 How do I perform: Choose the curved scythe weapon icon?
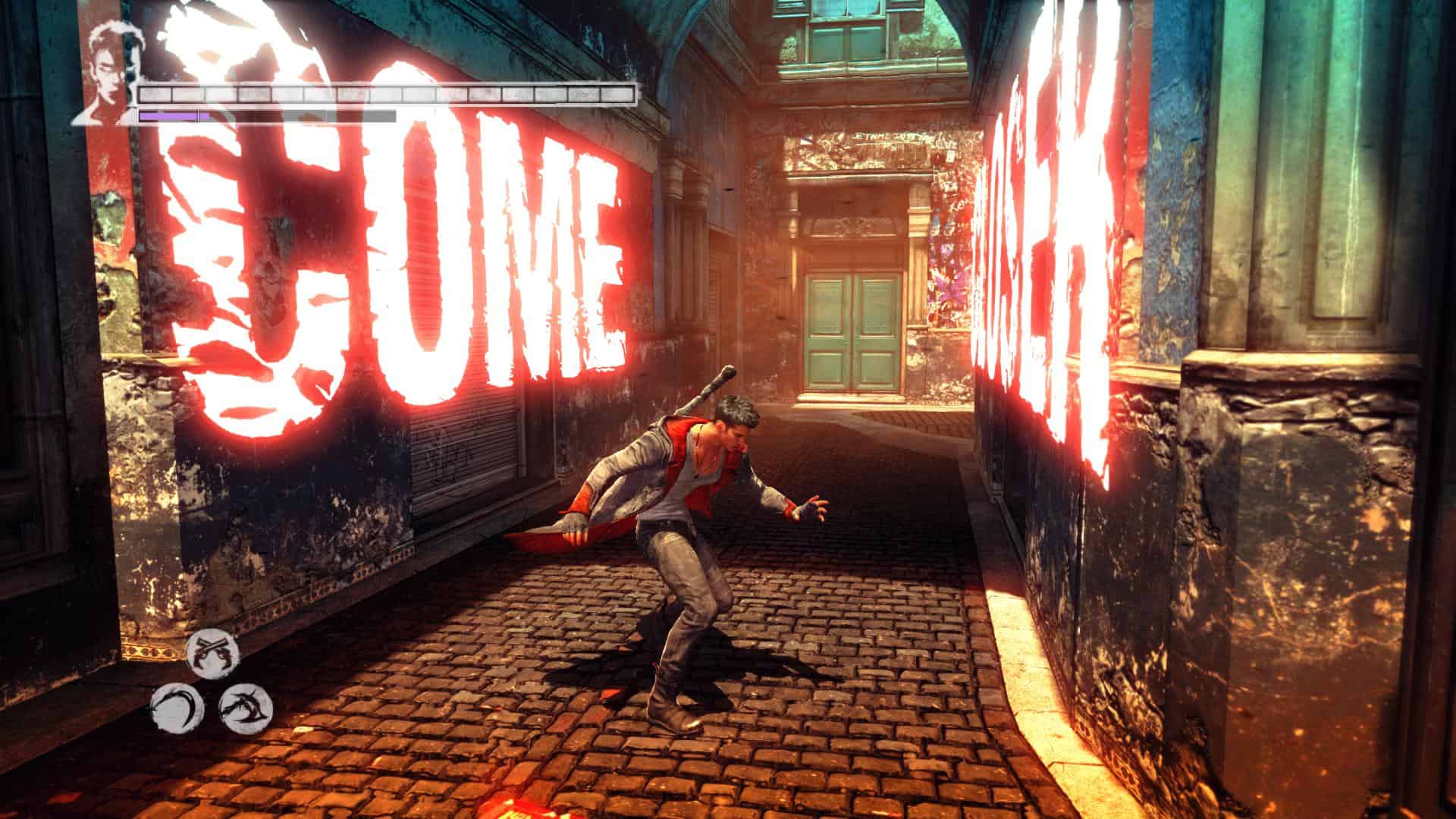click(x=177, y=709)
